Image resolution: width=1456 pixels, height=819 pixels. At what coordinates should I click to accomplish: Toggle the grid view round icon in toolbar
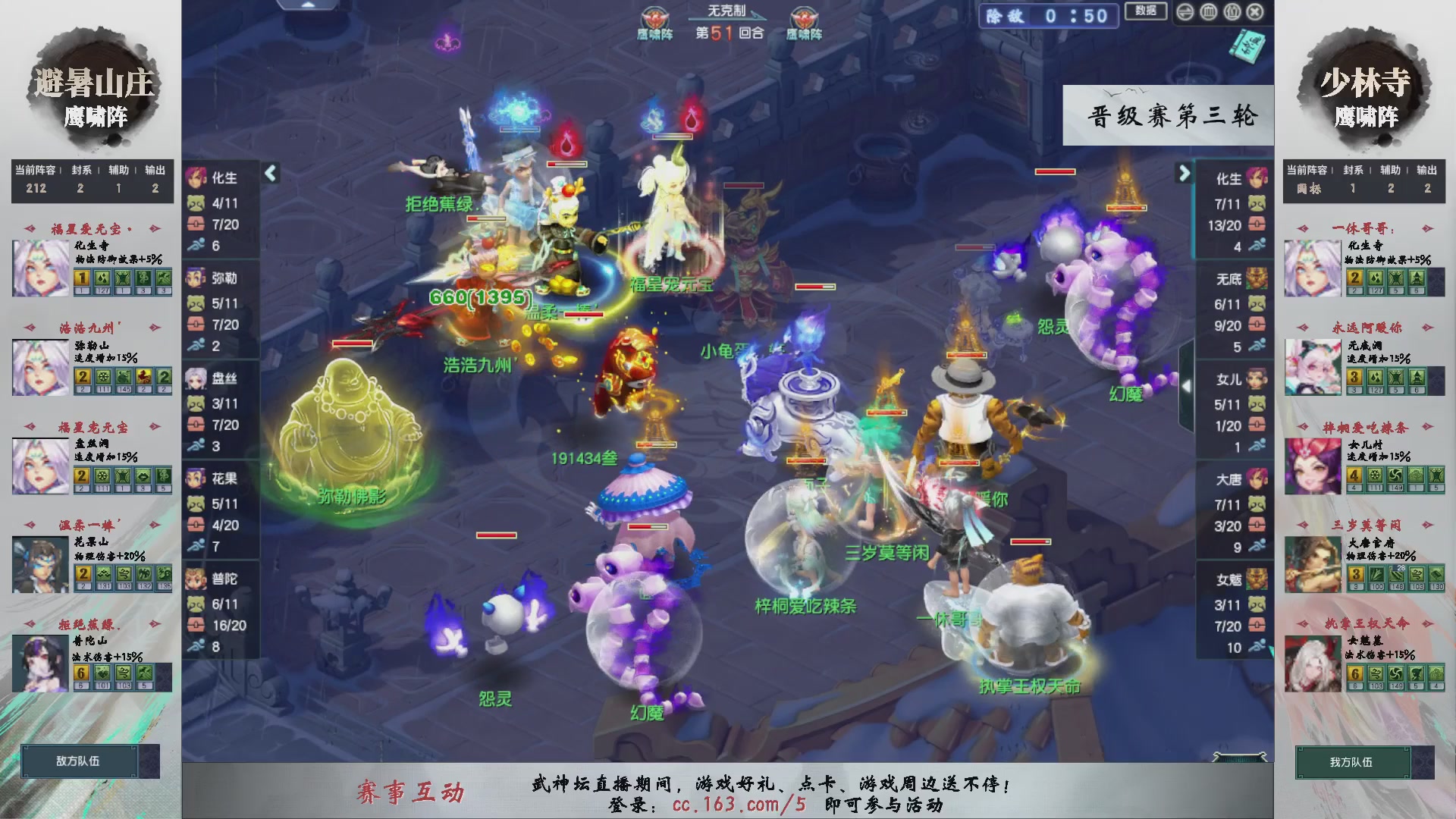point(1209,11)
